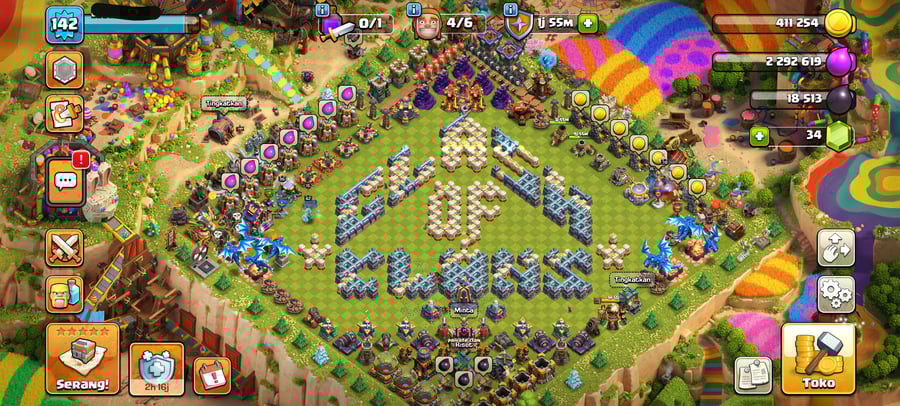This screenshot has width=900, height=406.
Task: Open the crossed swords battle menu
Action: pos(65,248)
